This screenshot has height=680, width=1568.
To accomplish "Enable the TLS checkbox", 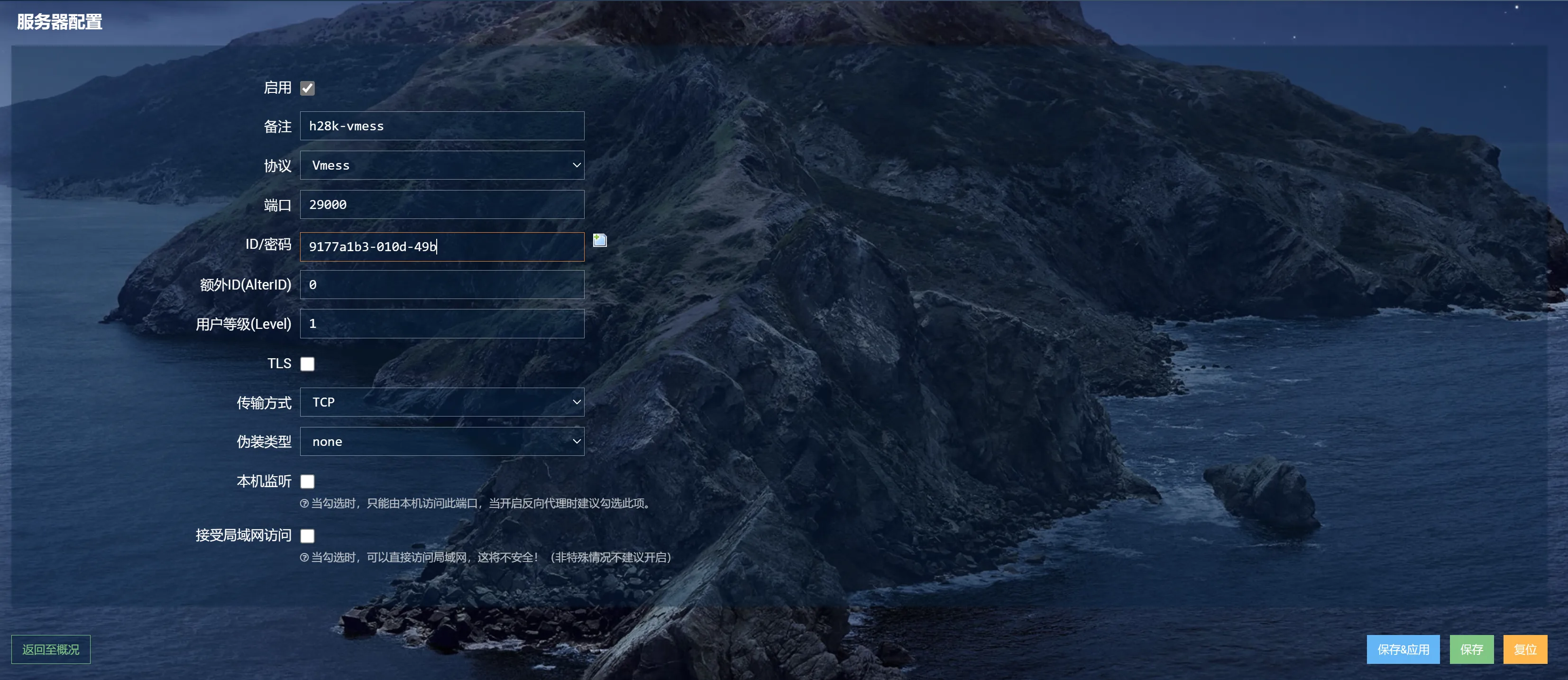I will (307, 364).
